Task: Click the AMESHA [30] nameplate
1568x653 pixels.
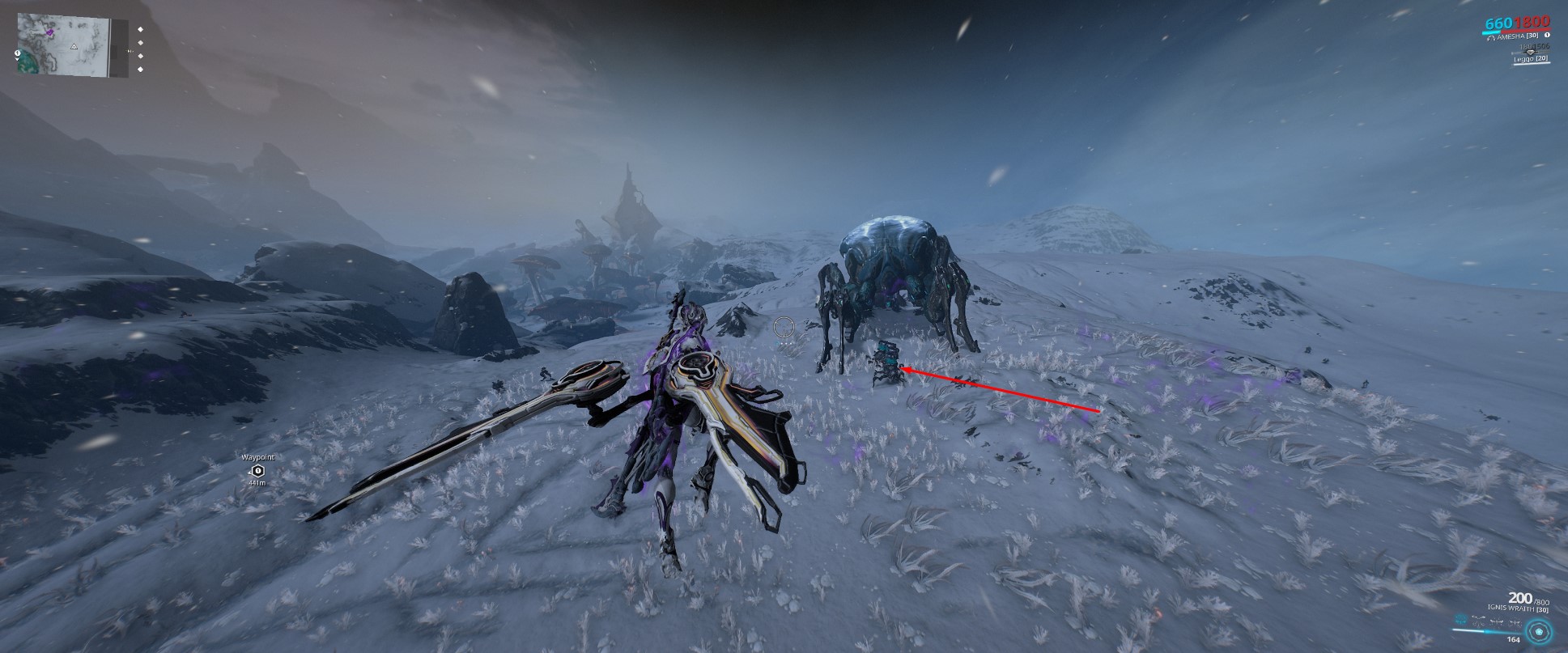Action: 1518,37
